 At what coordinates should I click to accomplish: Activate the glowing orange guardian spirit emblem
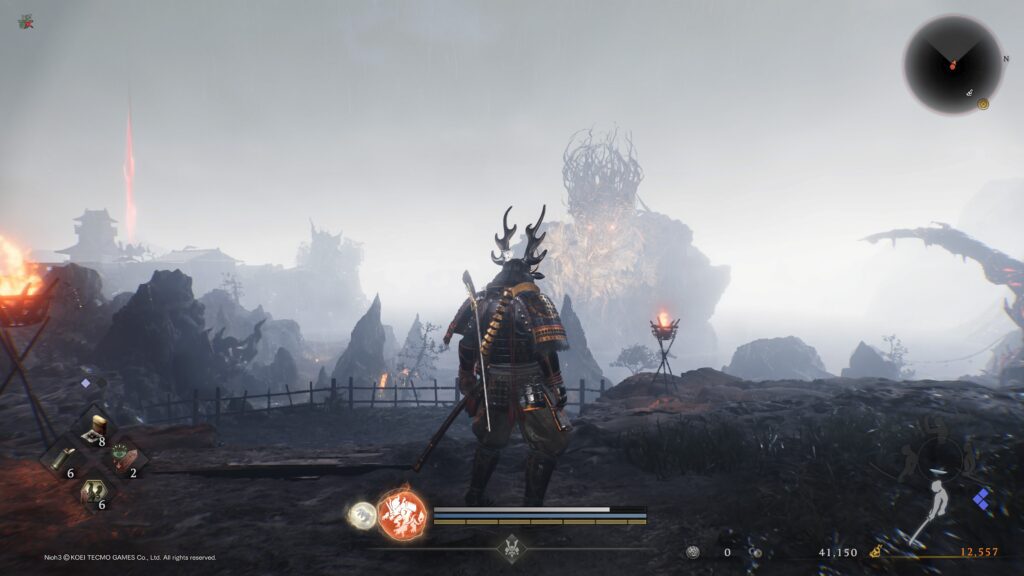point(402,515)
